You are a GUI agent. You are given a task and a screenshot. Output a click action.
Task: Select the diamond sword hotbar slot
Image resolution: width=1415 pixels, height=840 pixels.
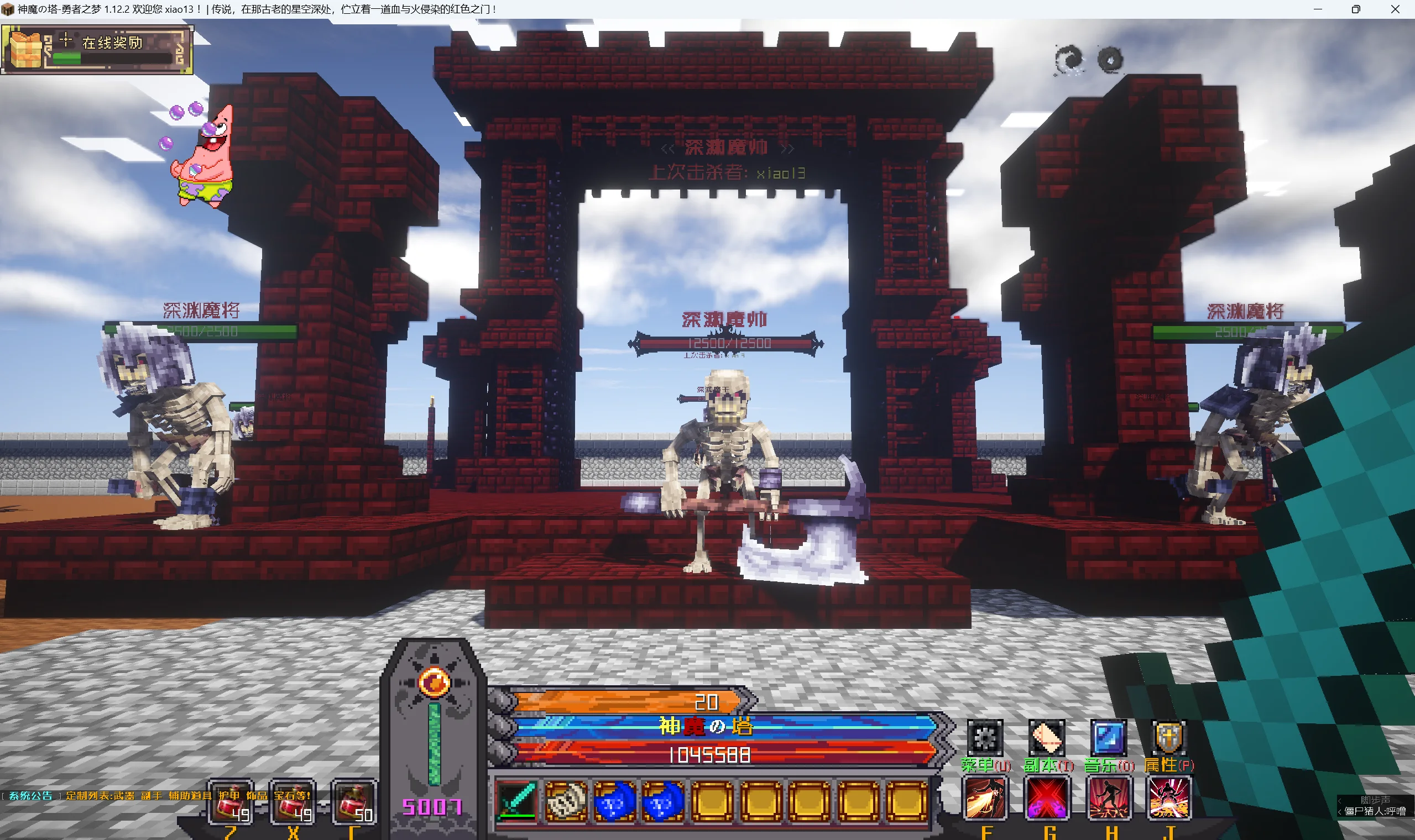pyautogui.click(x=516, y=800)
